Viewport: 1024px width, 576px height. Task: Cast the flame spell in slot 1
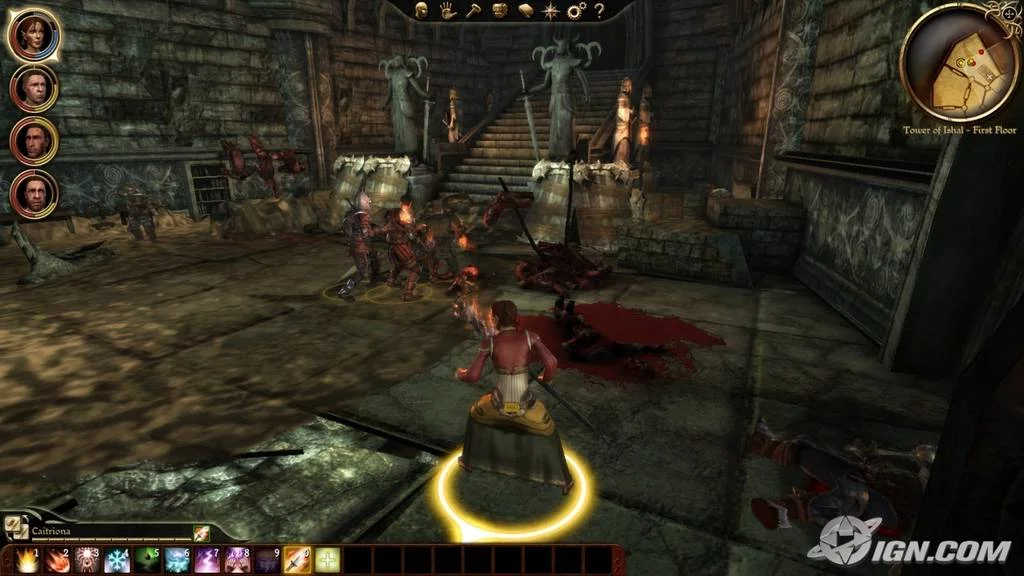27,560
